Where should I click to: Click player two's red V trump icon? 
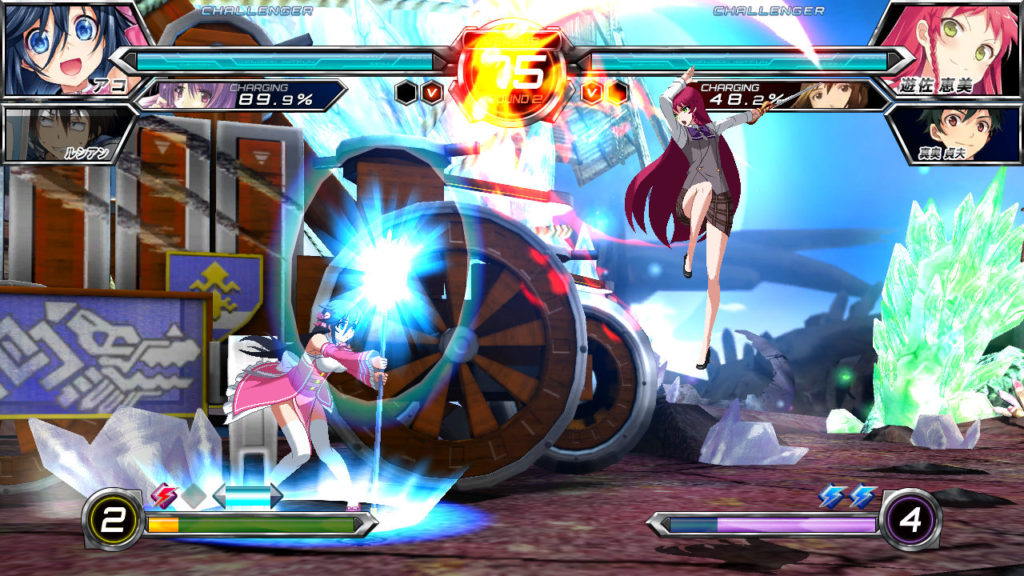coord(592,93)
